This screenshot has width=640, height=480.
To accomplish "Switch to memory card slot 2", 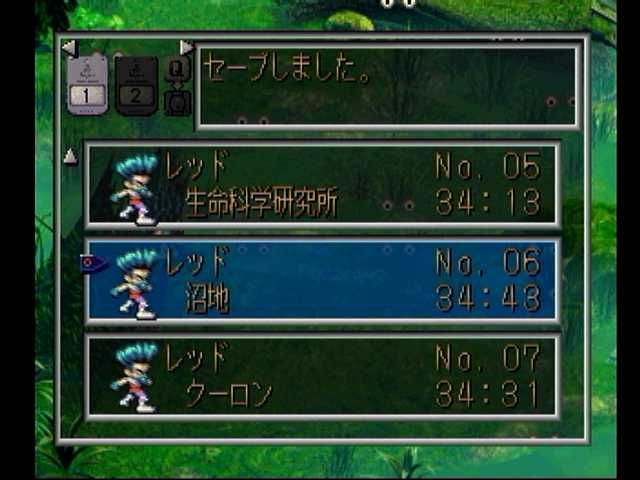I will pos(136,85).
